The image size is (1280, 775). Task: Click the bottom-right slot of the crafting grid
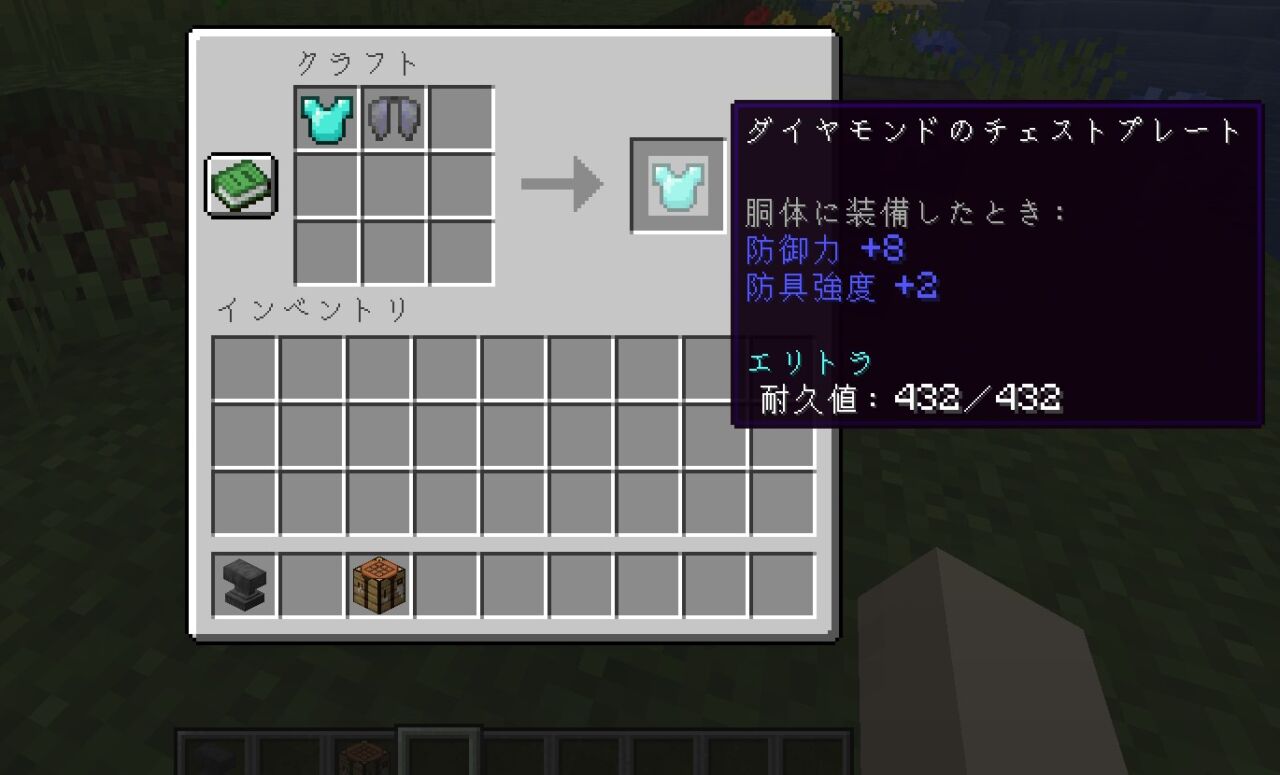[460, 253]
